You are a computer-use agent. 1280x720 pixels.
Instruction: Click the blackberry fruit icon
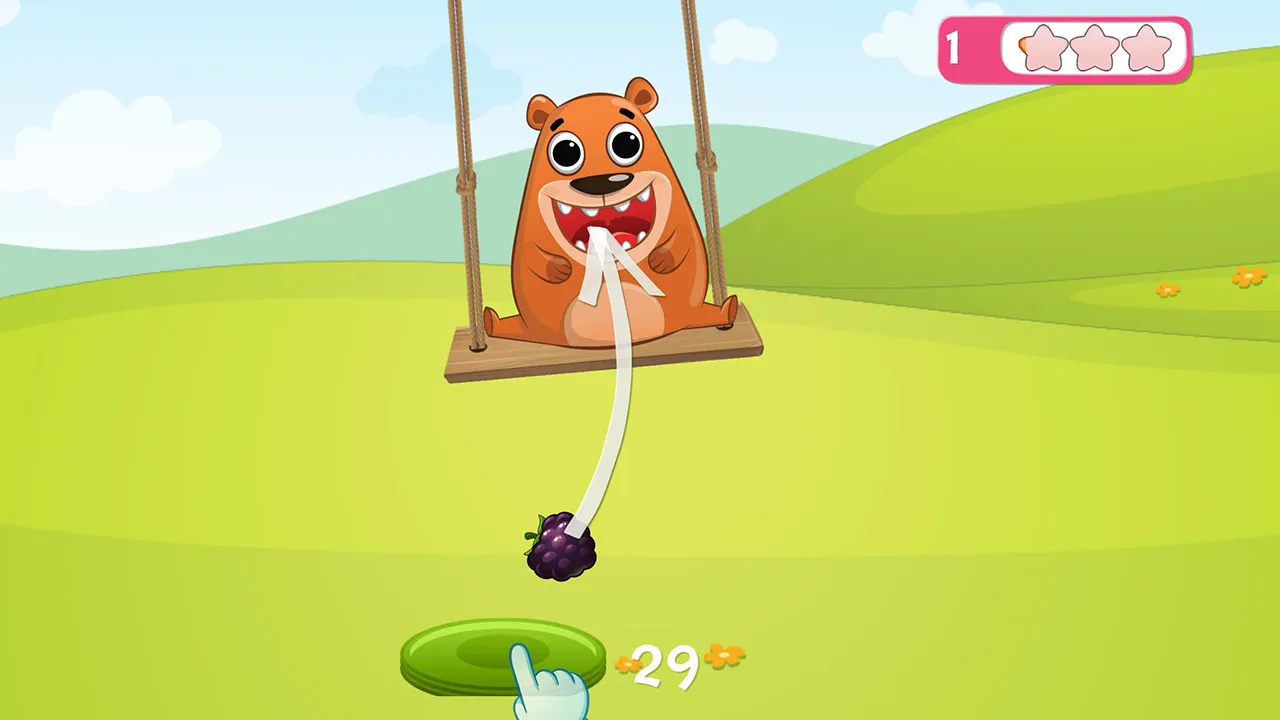560,548
